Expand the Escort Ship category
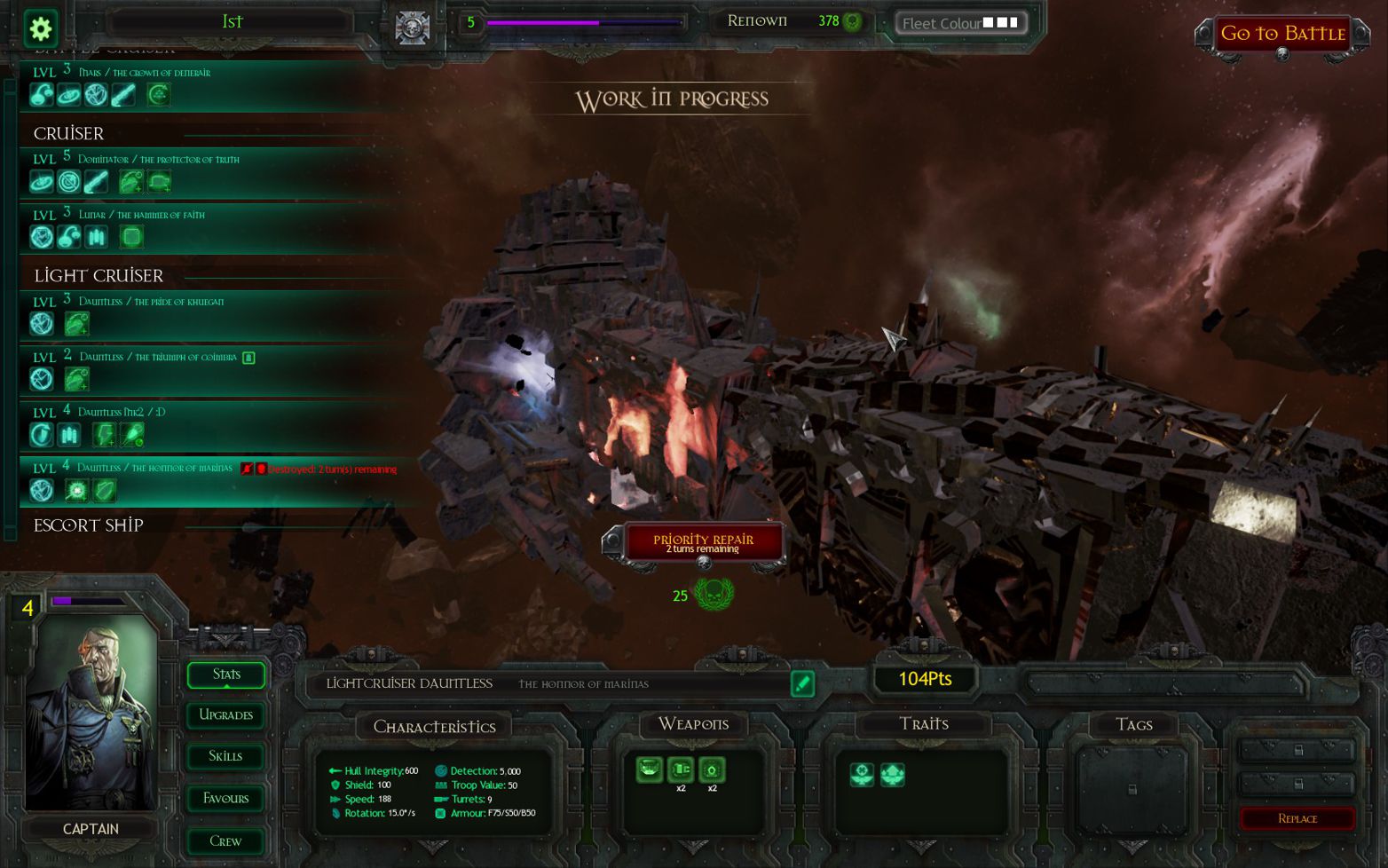Image resolution: width=1388 pixels, height=868 pixels. coord(89,525)
